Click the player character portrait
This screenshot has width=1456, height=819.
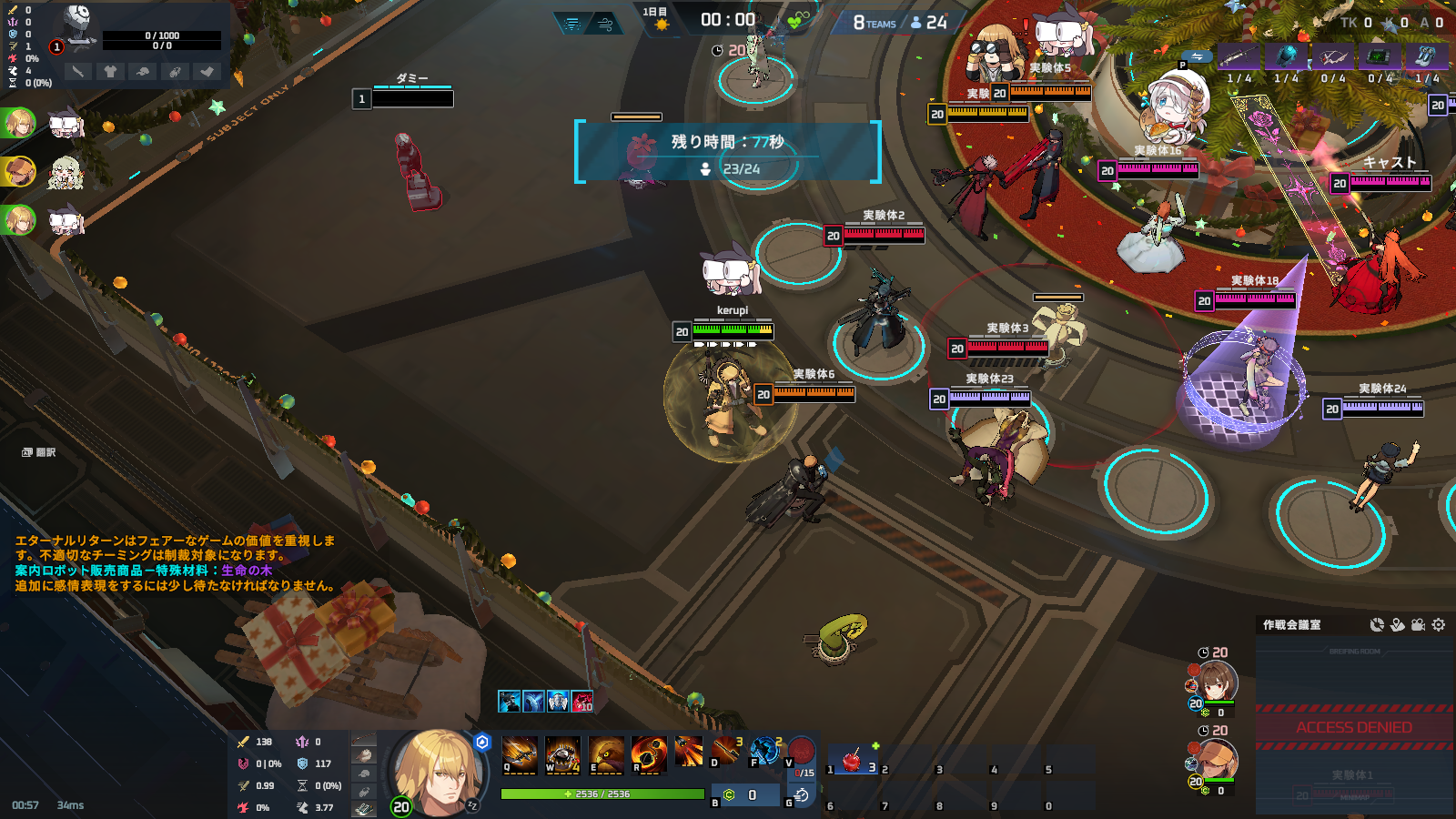[438, 771]
